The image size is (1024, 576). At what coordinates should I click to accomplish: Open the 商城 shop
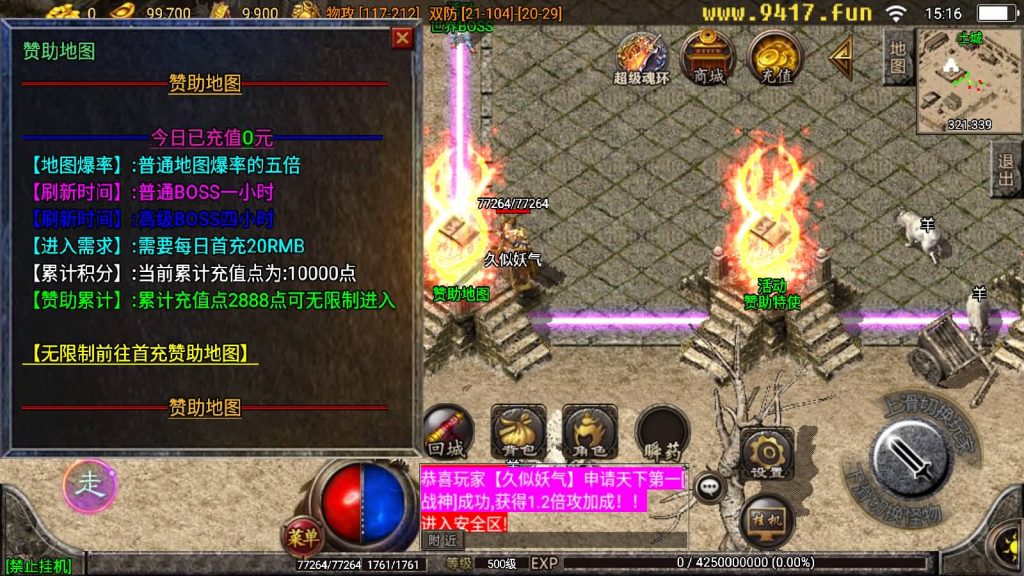(706, 56)
